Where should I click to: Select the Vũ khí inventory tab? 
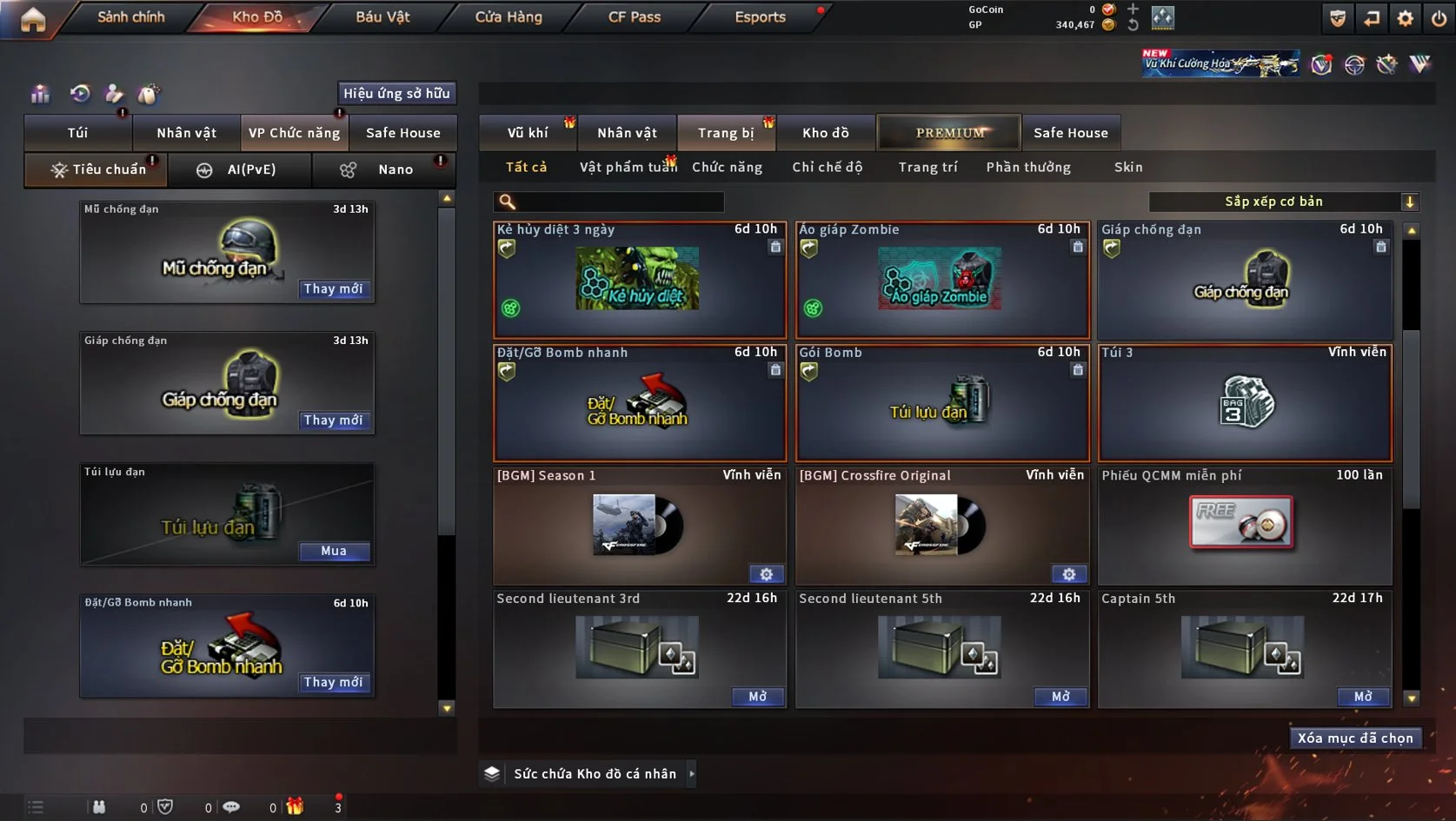click(528, 133)
